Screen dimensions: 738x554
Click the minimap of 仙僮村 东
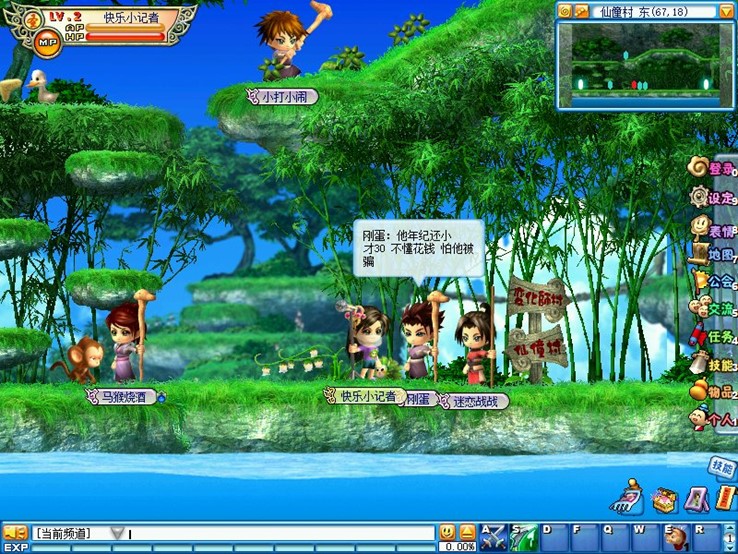[x=645, y=63]
